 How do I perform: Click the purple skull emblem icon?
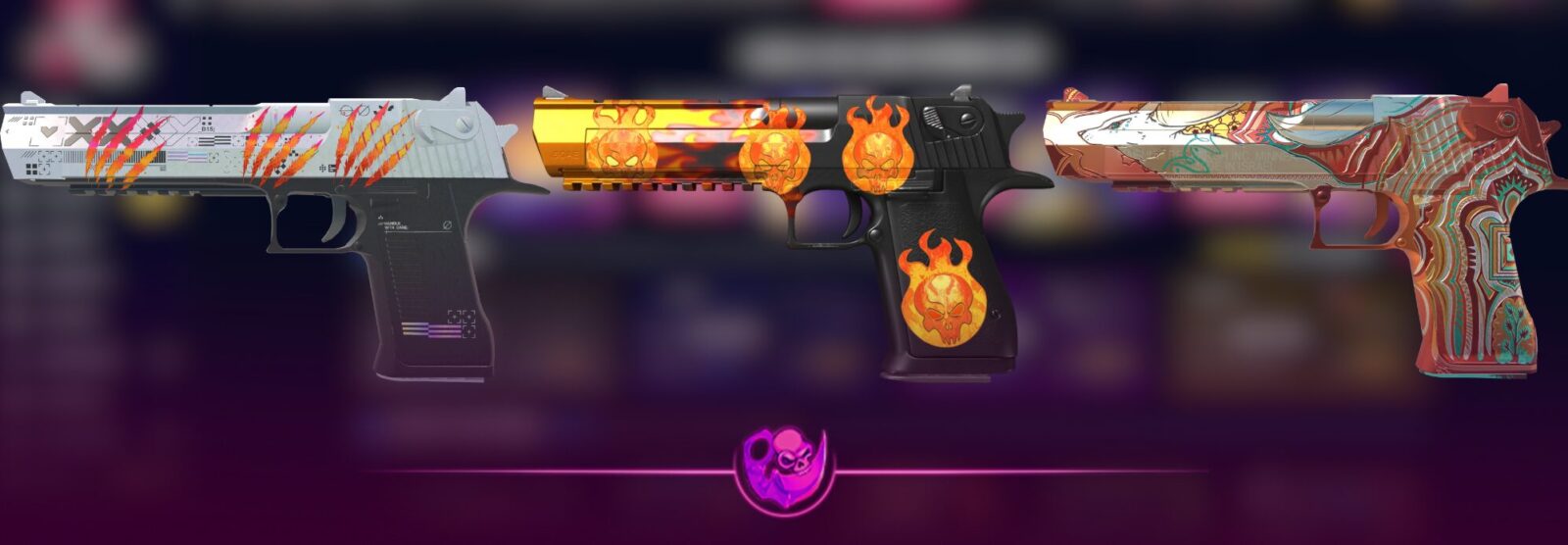(x=783, y=471)
